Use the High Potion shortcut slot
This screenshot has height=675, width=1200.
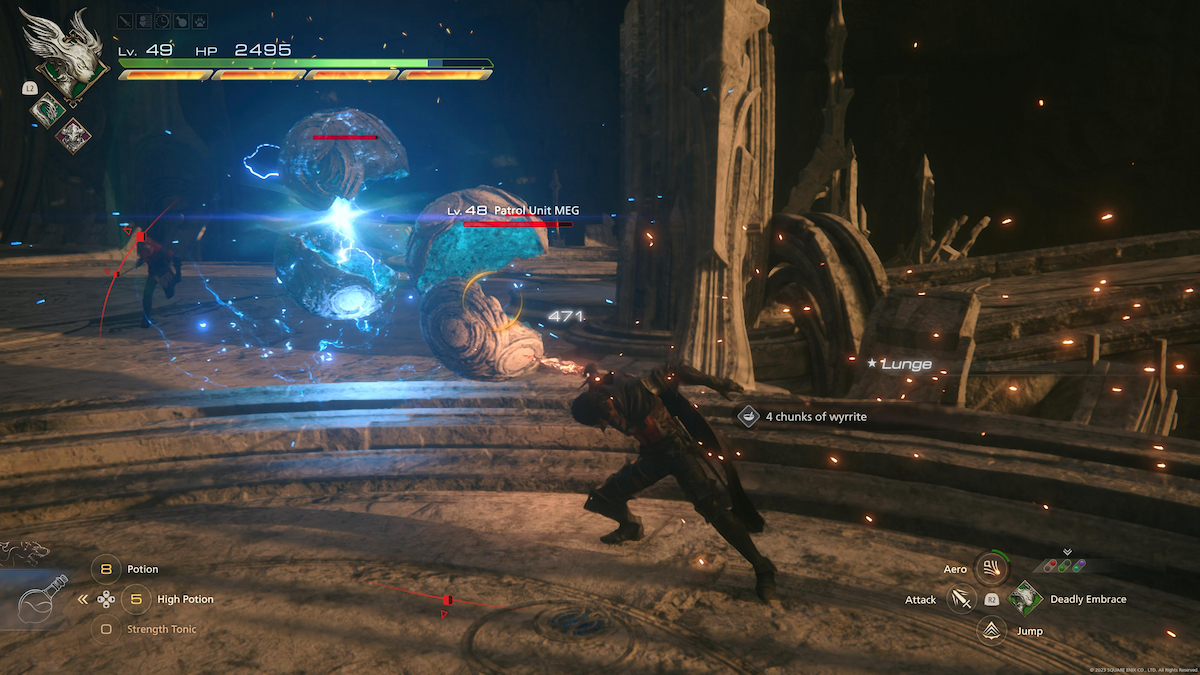coord(136,599)
